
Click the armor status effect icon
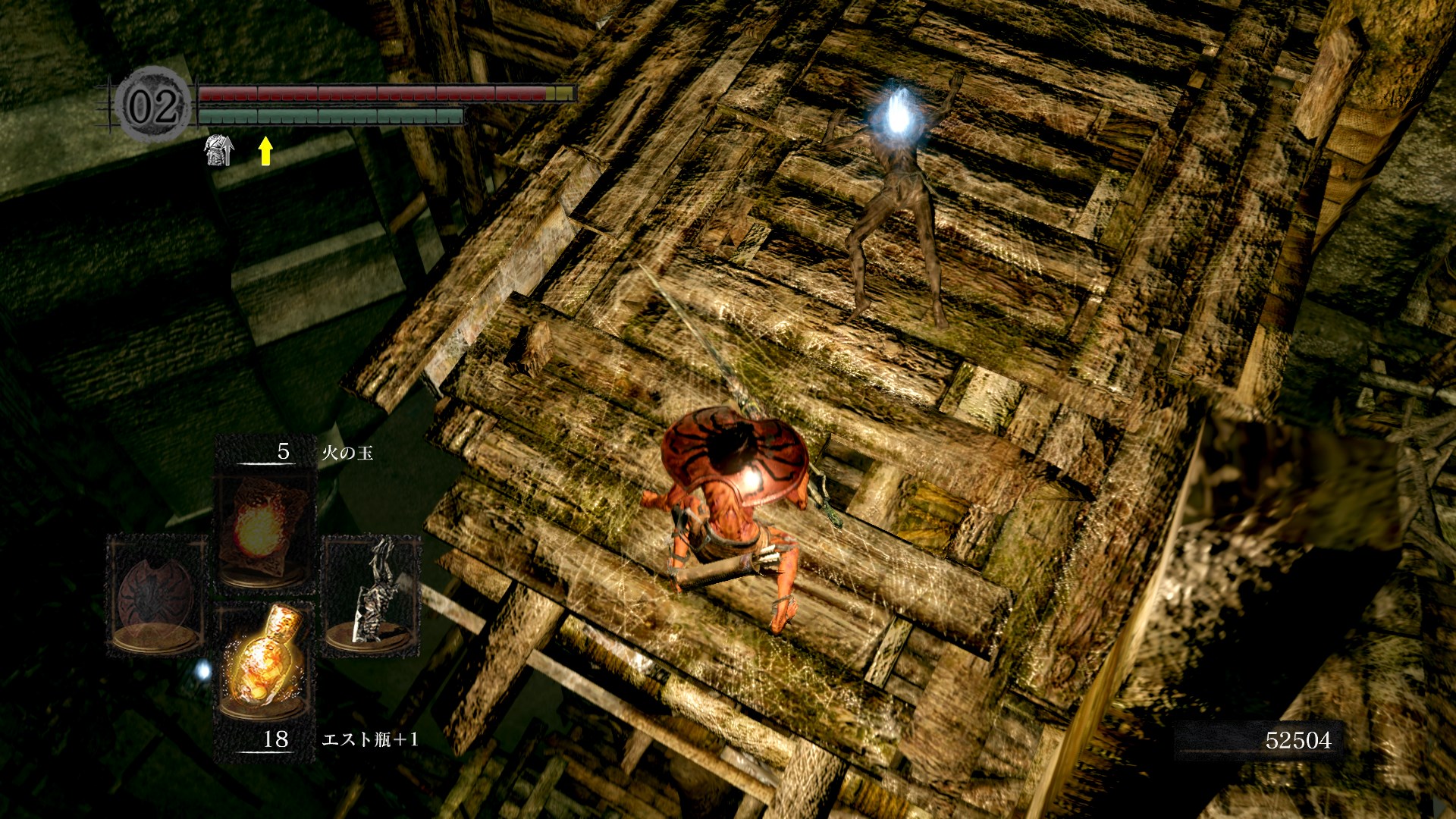tap(219, 150)
